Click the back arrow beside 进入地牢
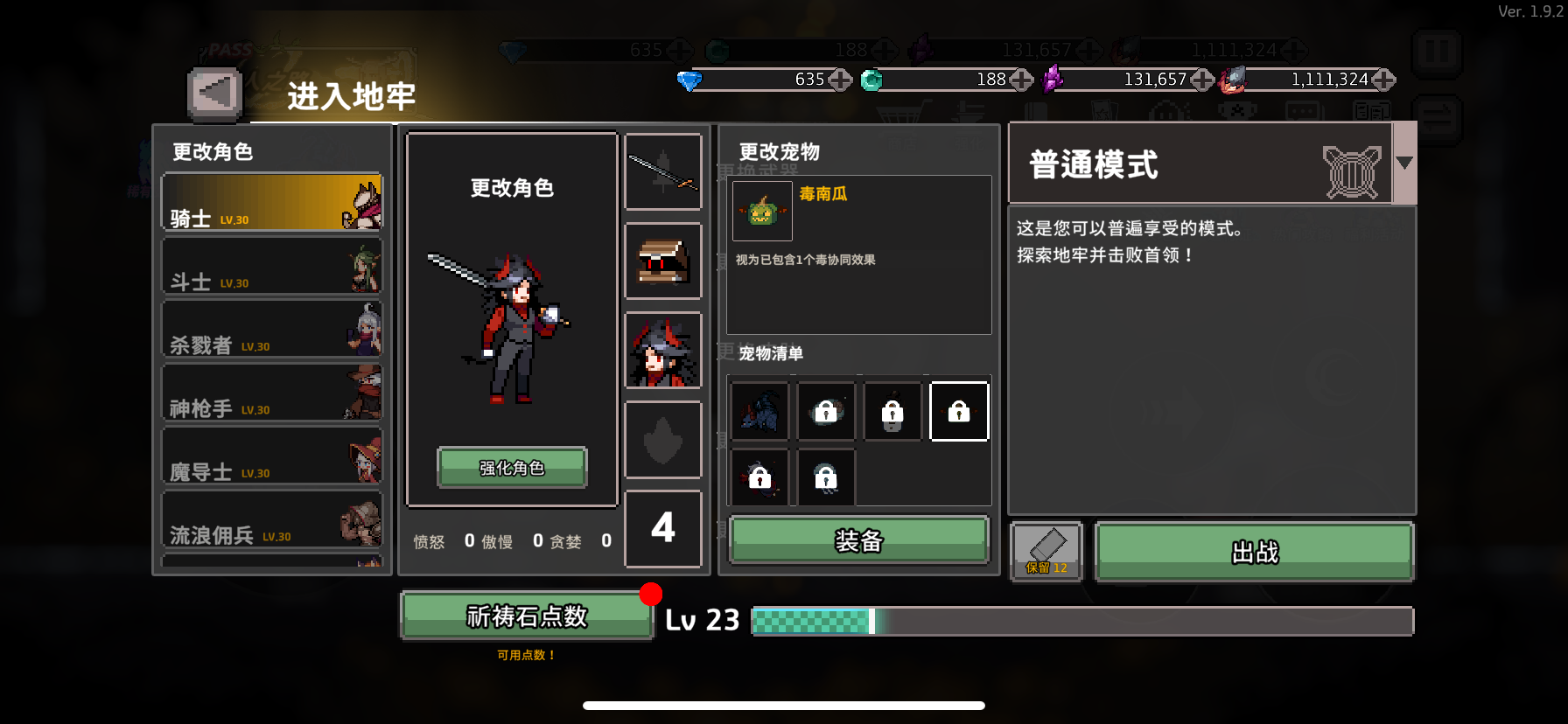 213,91
